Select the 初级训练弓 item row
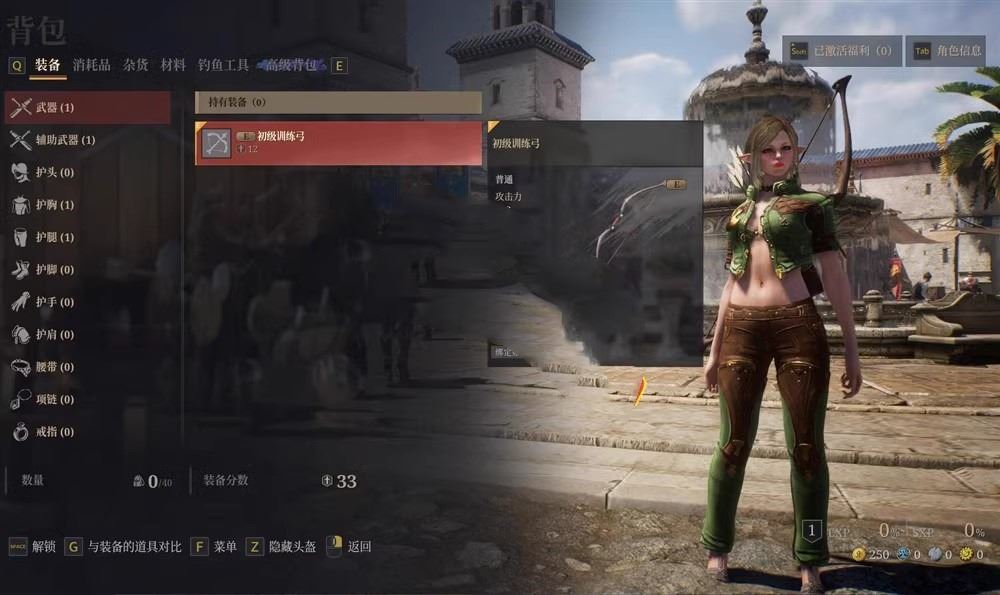 [338, 143]
